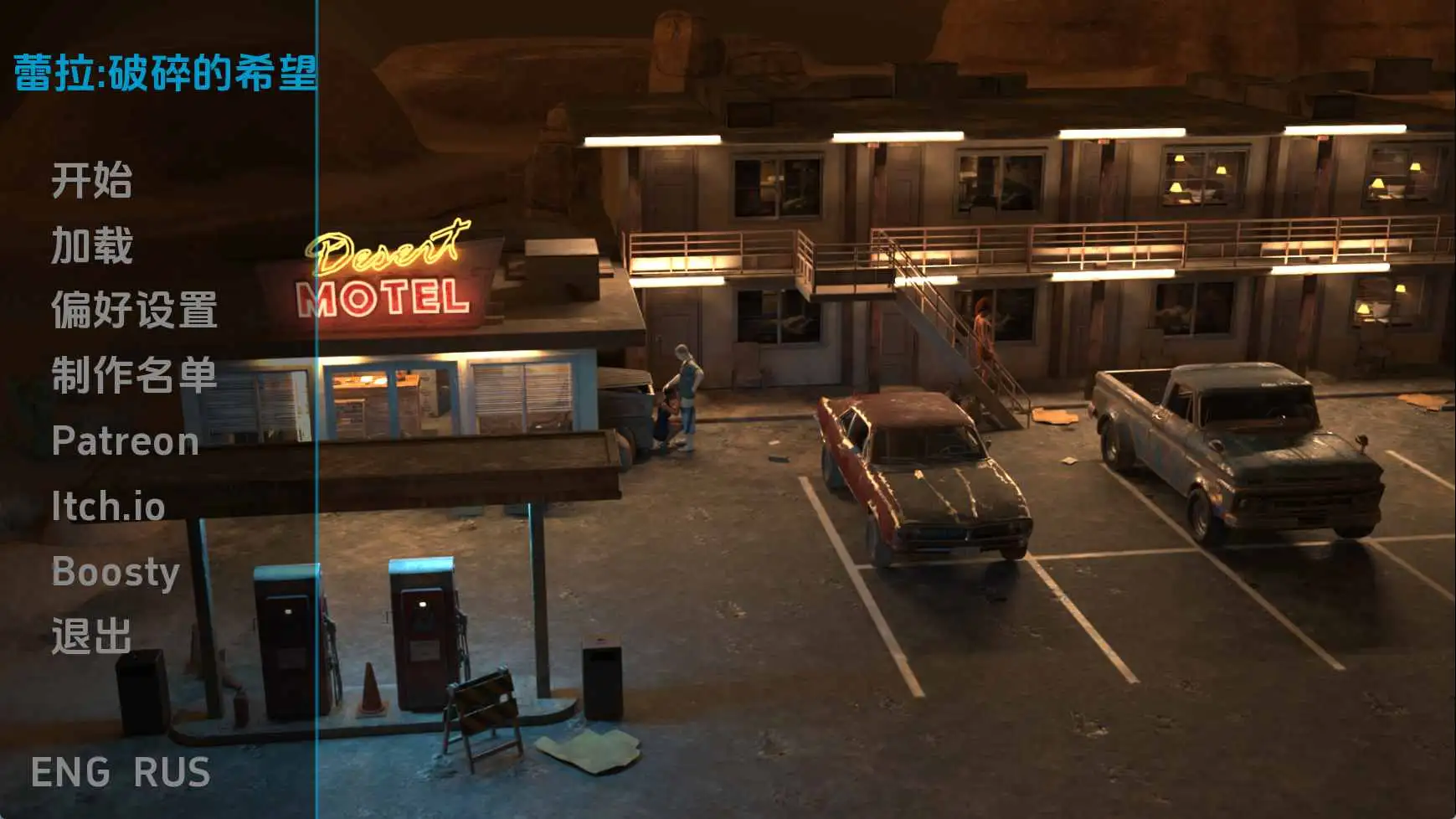Show the 制作名单 credits
The height and width of the screenshot is (819, 1456).
point(134,375)
